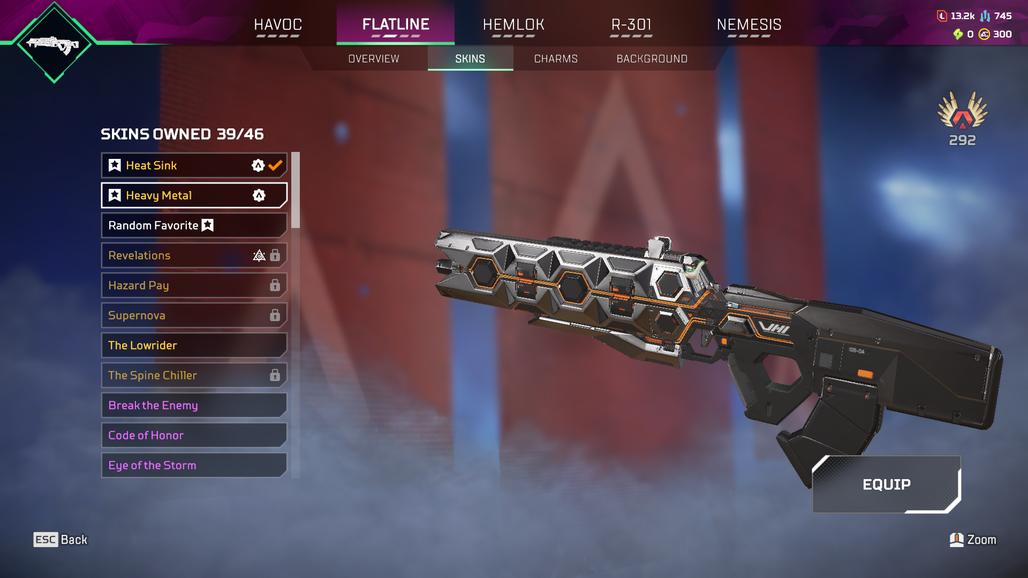This screenshot has height=578, width=1028.
Task: Open the Background sub-tab
Action: [651, 59]
